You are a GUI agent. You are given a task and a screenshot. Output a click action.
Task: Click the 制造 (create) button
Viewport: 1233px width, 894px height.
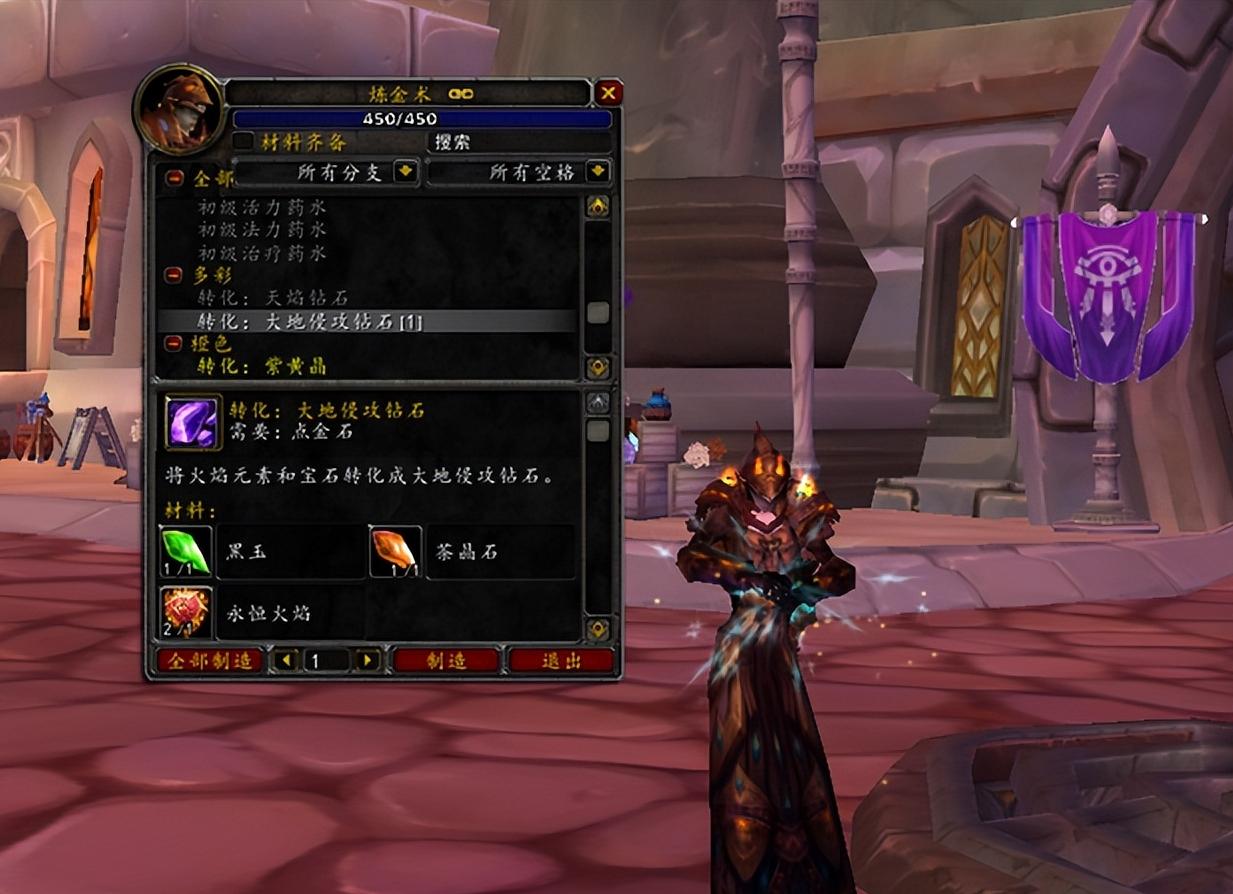click(446, 660)
